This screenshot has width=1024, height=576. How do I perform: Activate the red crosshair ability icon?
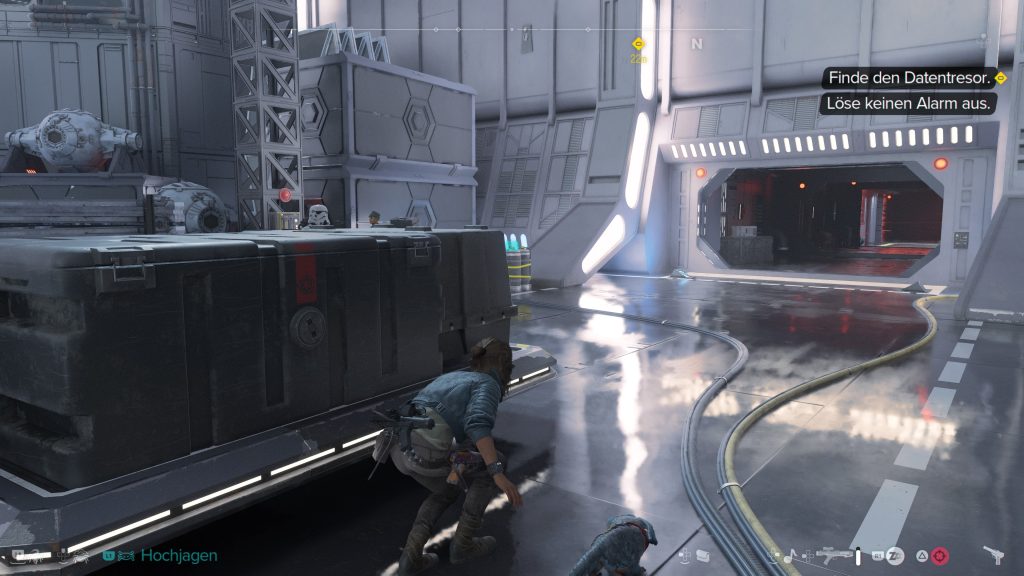click(939, 555)
